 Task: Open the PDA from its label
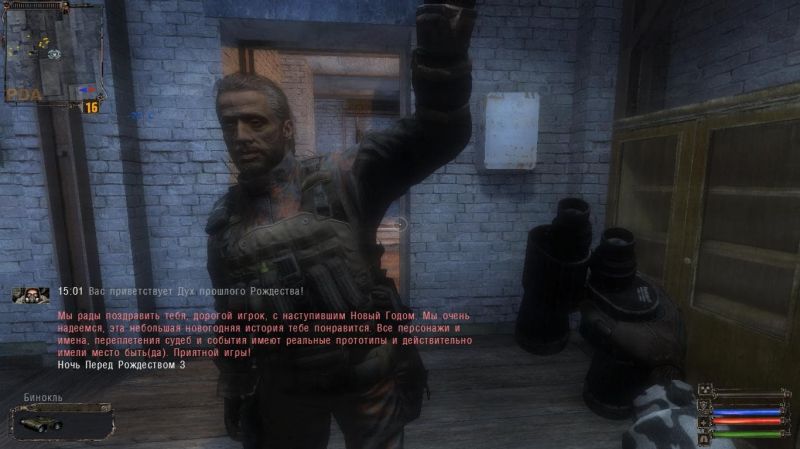[22, 92]
